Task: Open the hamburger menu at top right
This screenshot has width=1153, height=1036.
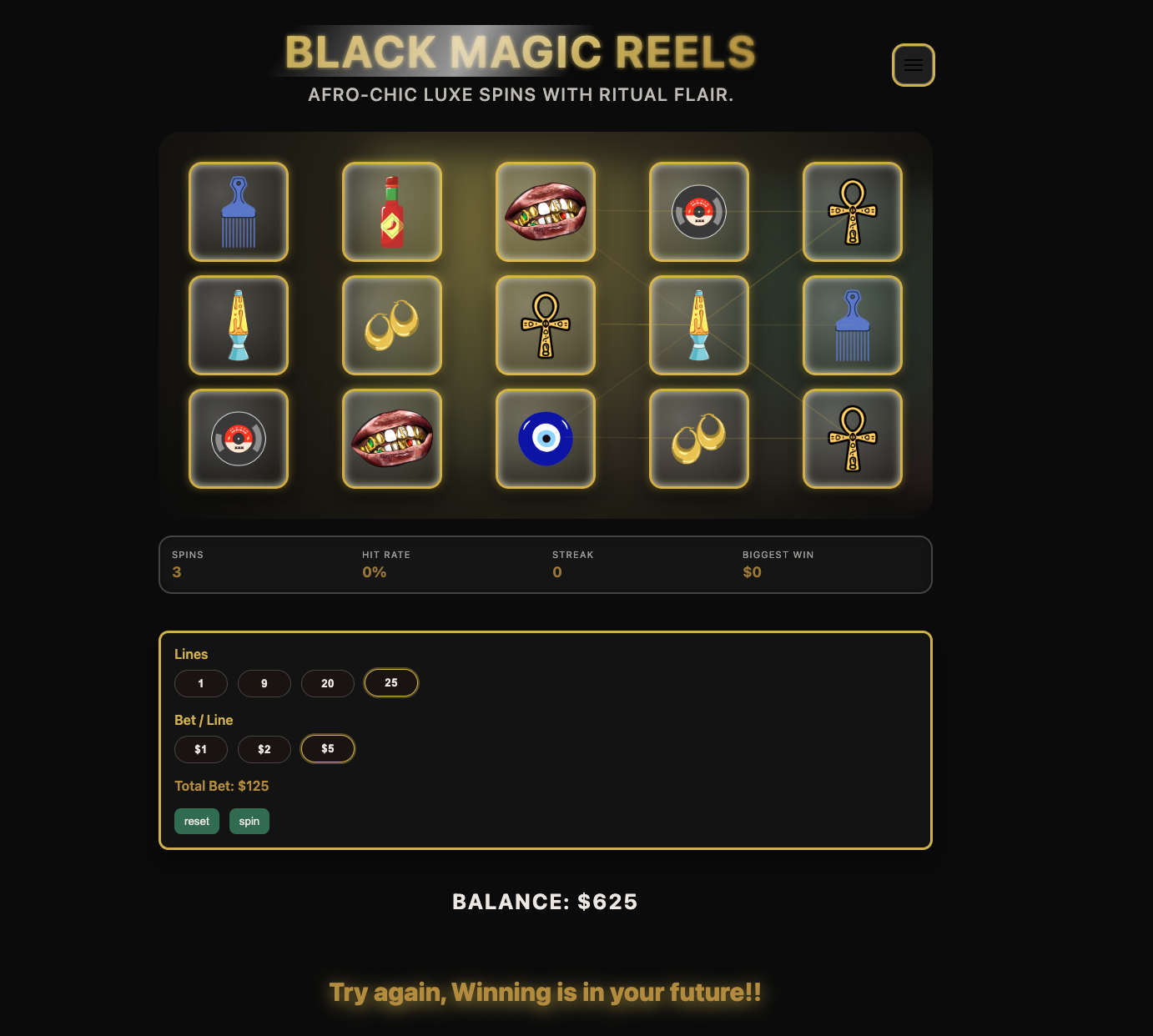Action: pyautogui.click(x=914, y=65)
